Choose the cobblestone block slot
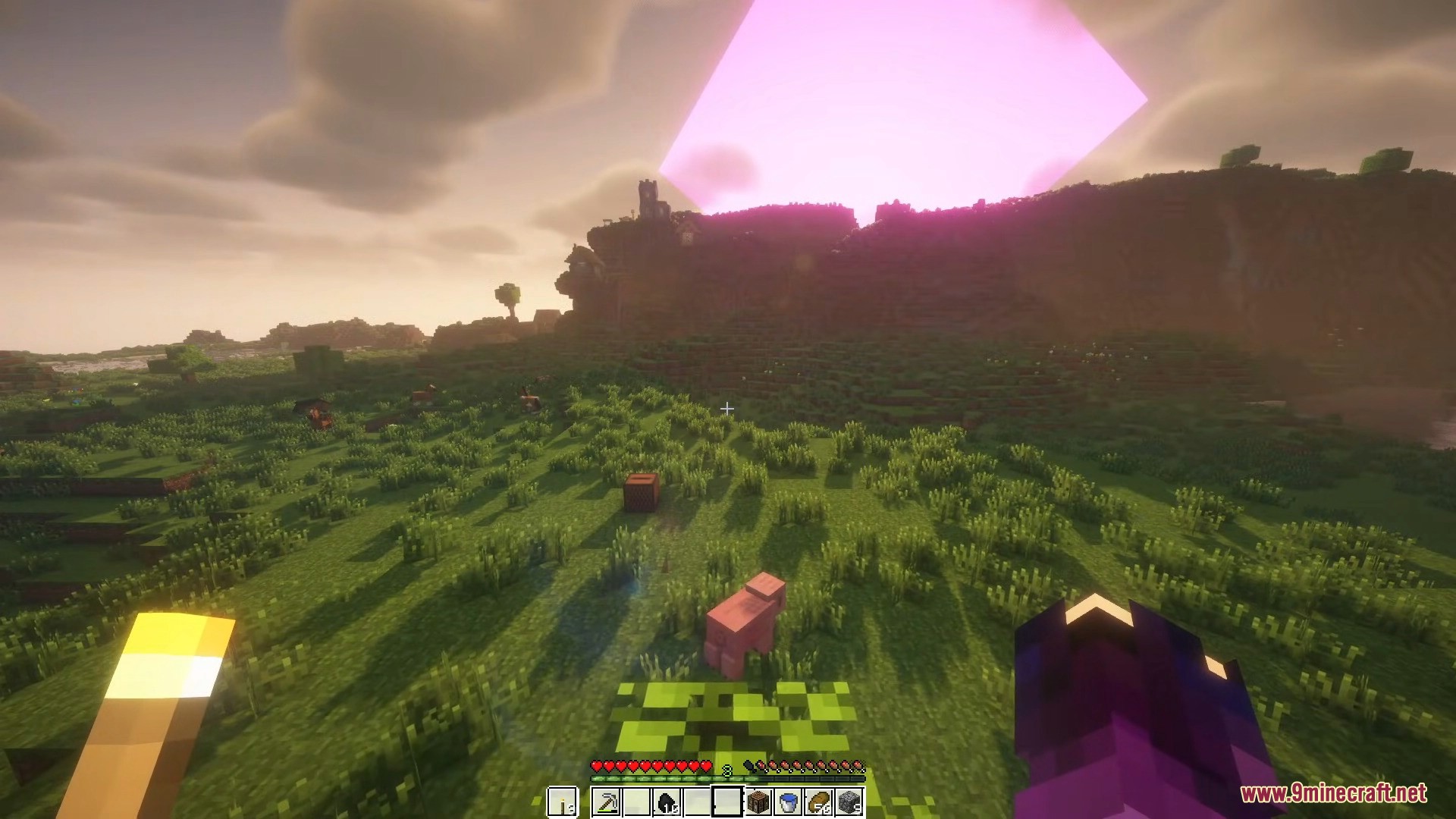 [849, 802]
